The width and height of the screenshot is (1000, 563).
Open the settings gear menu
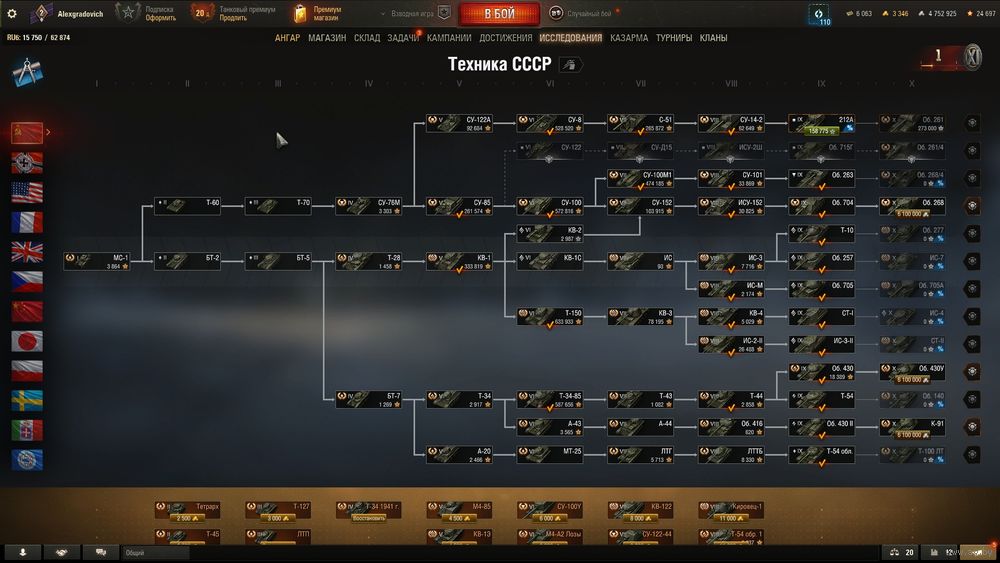tap(12, 14)
